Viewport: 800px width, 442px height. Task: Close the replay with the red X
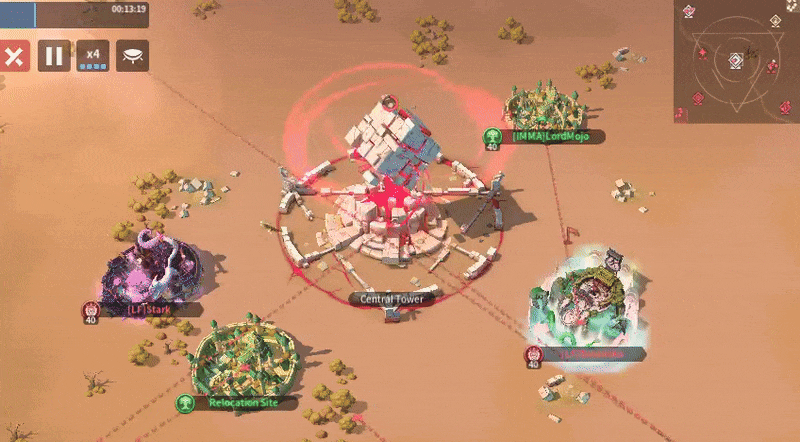pos(14,56)
